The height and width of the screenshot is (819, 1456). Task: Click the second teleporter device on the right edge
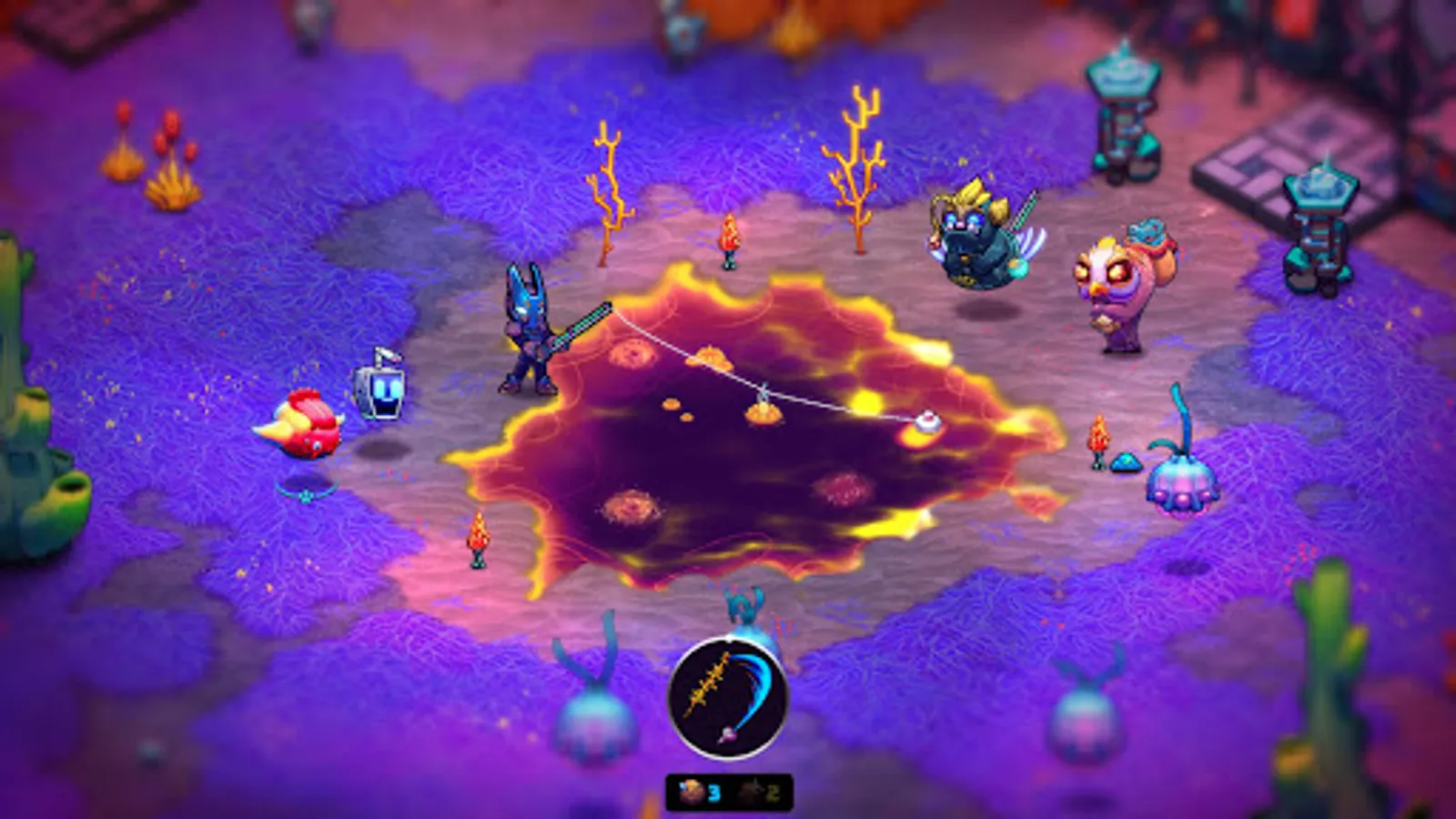click(1318, 196)
